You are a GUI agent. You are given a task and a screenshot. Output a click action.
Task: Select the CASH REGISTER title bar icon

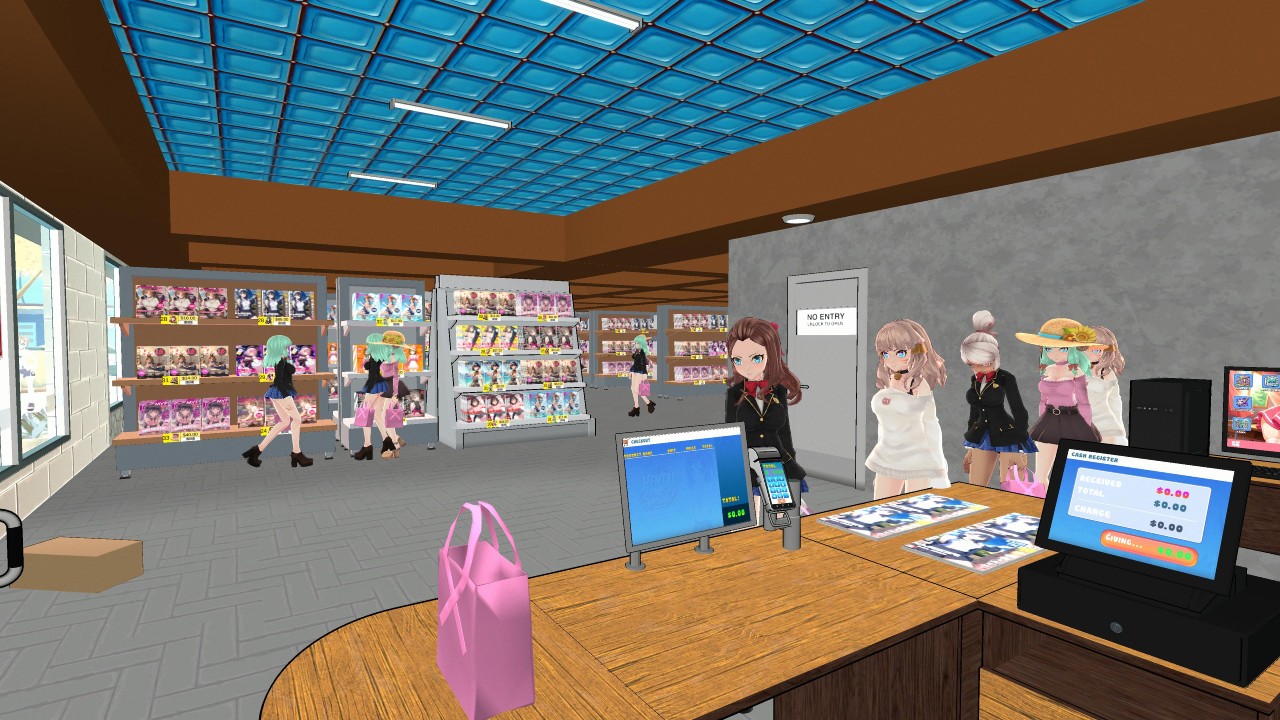click(1094, 458)
